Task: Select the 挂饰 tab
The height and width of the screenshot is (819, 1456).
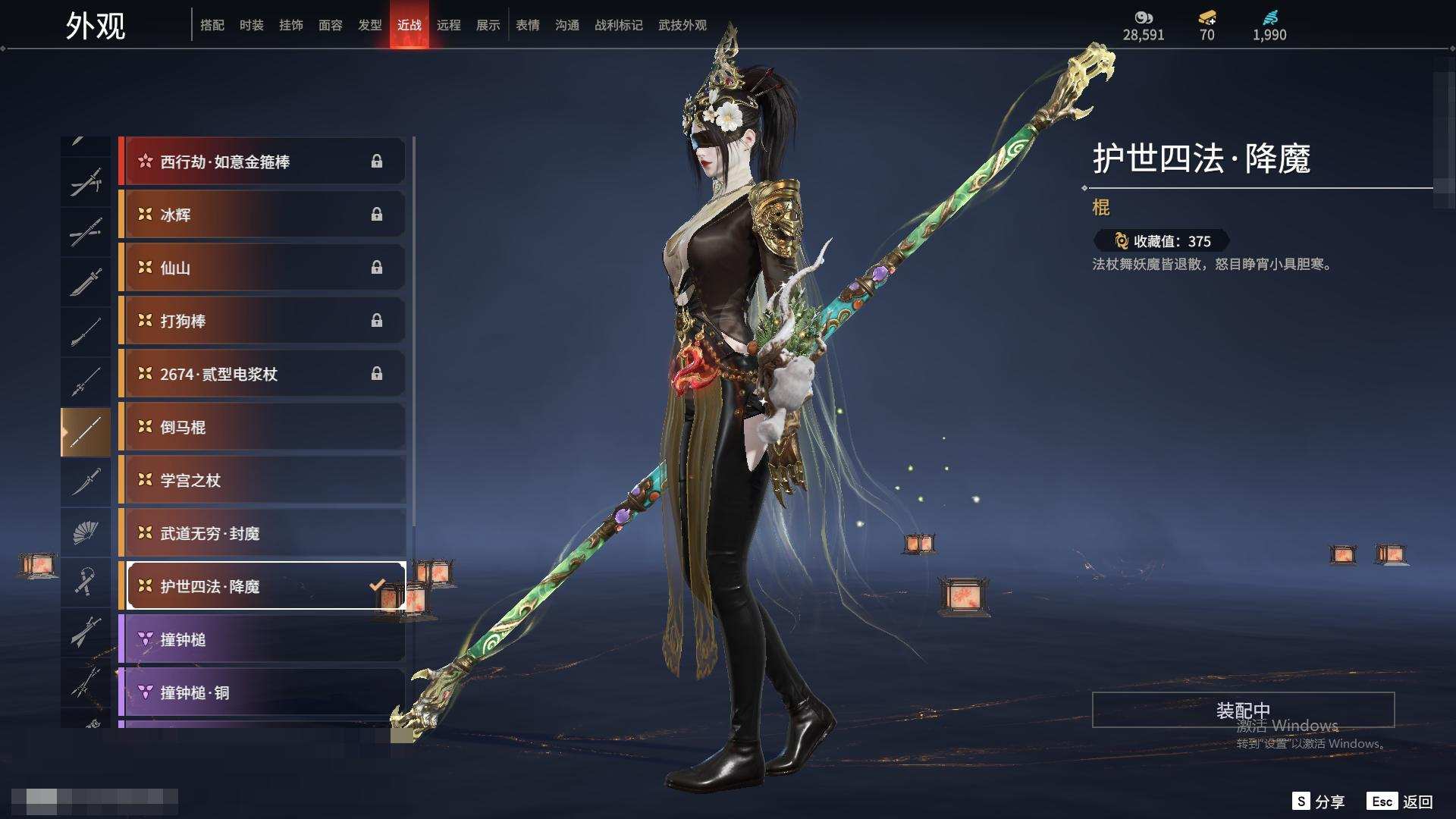Action: coord(291,25)
